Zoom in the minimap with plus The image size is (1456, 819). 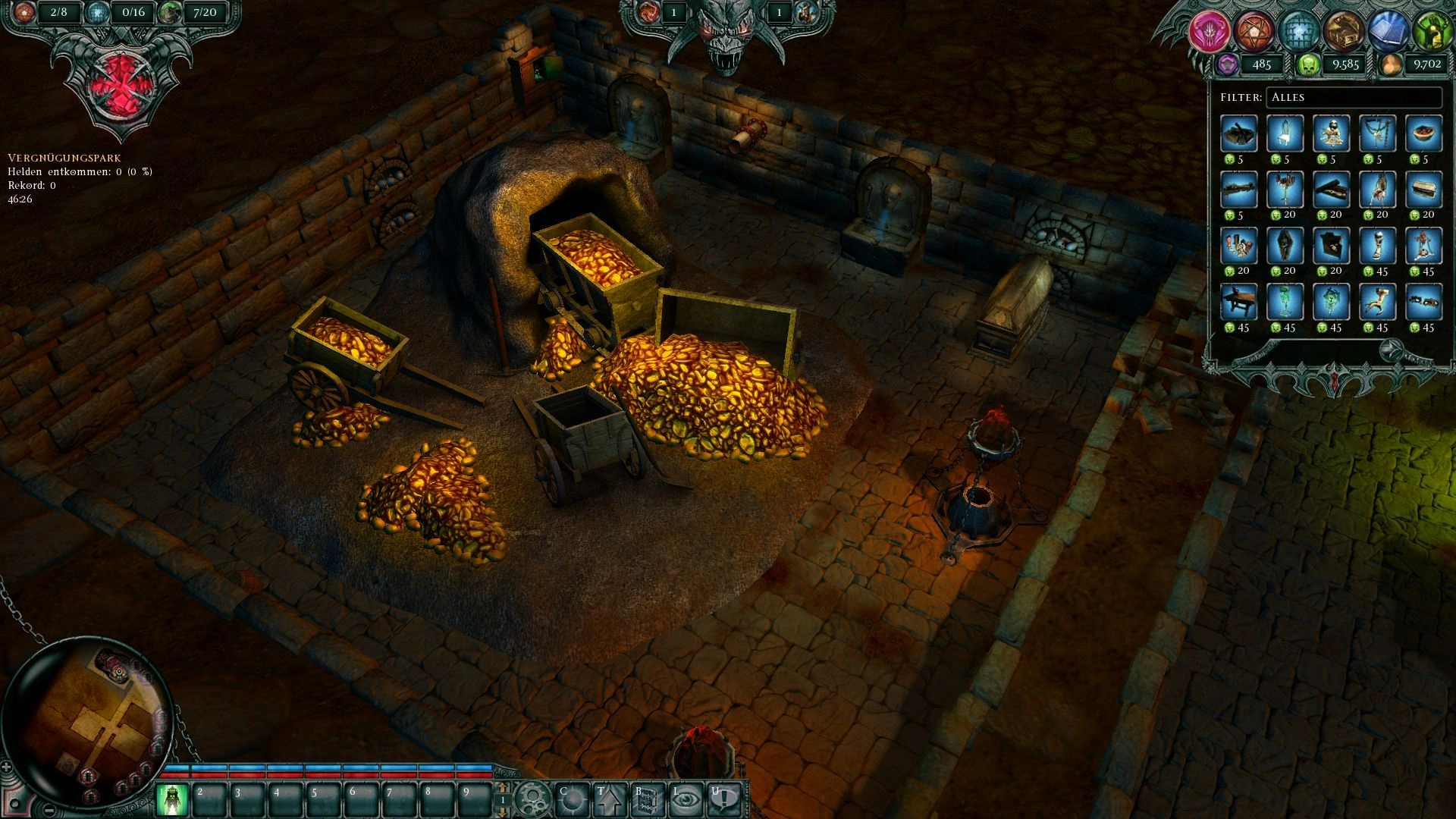click(x=7, y=767)
